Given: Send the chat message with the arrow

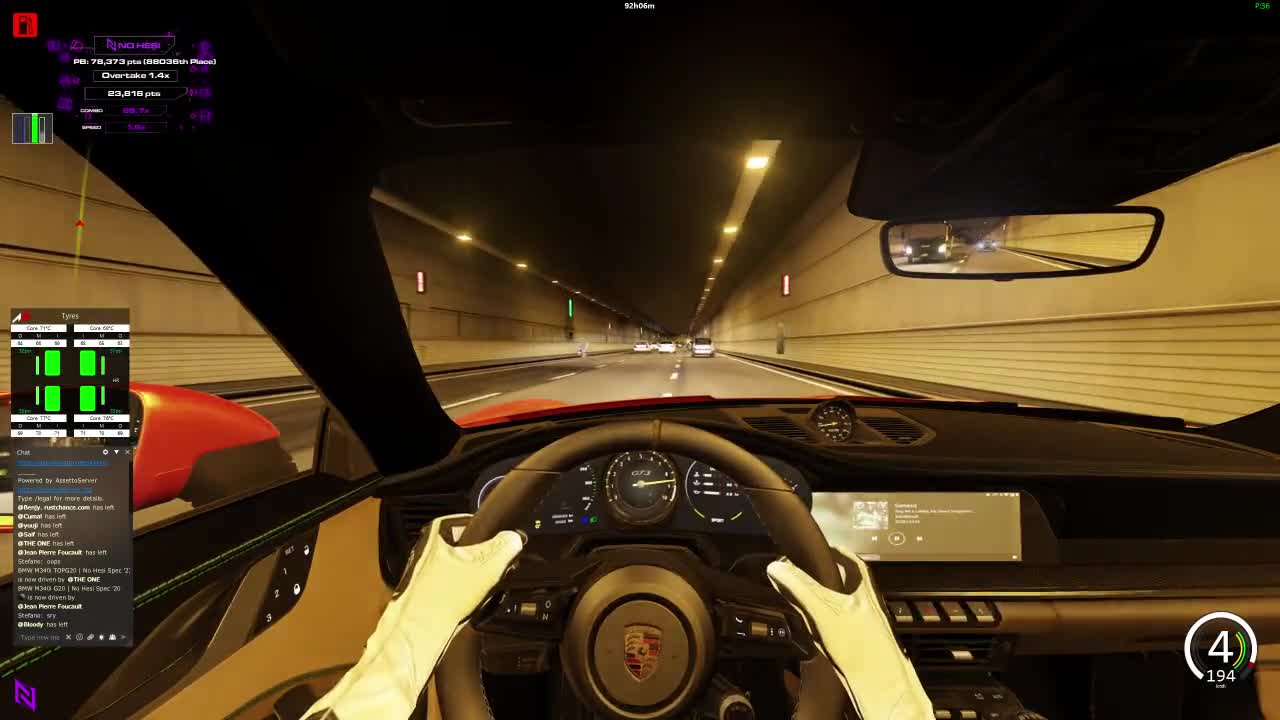Looking at the screenshot, I should pos(123,637).
